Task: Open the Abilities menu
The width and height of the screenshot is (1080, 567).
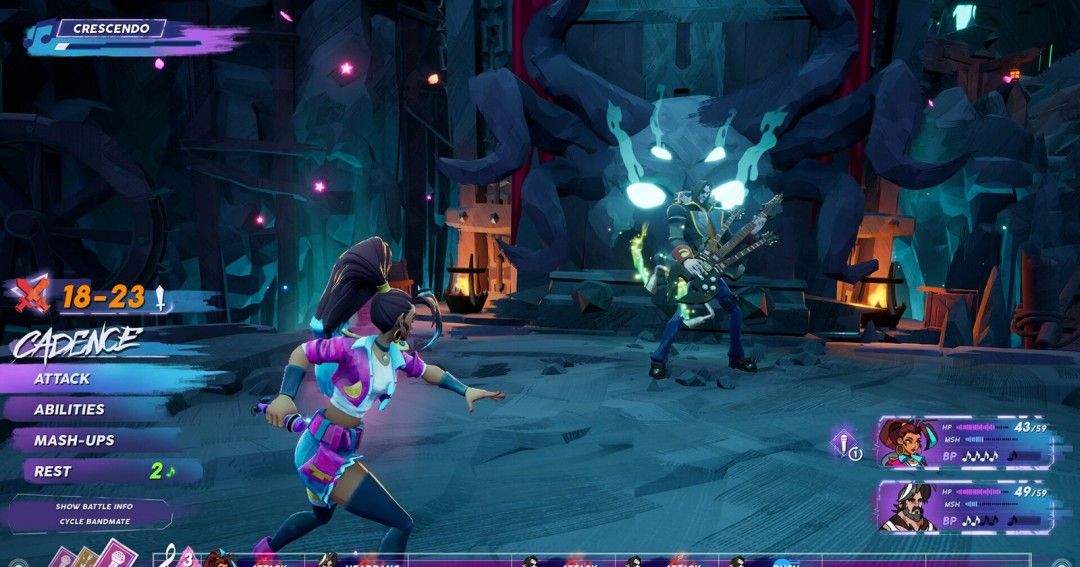Action: coord(69,409)
